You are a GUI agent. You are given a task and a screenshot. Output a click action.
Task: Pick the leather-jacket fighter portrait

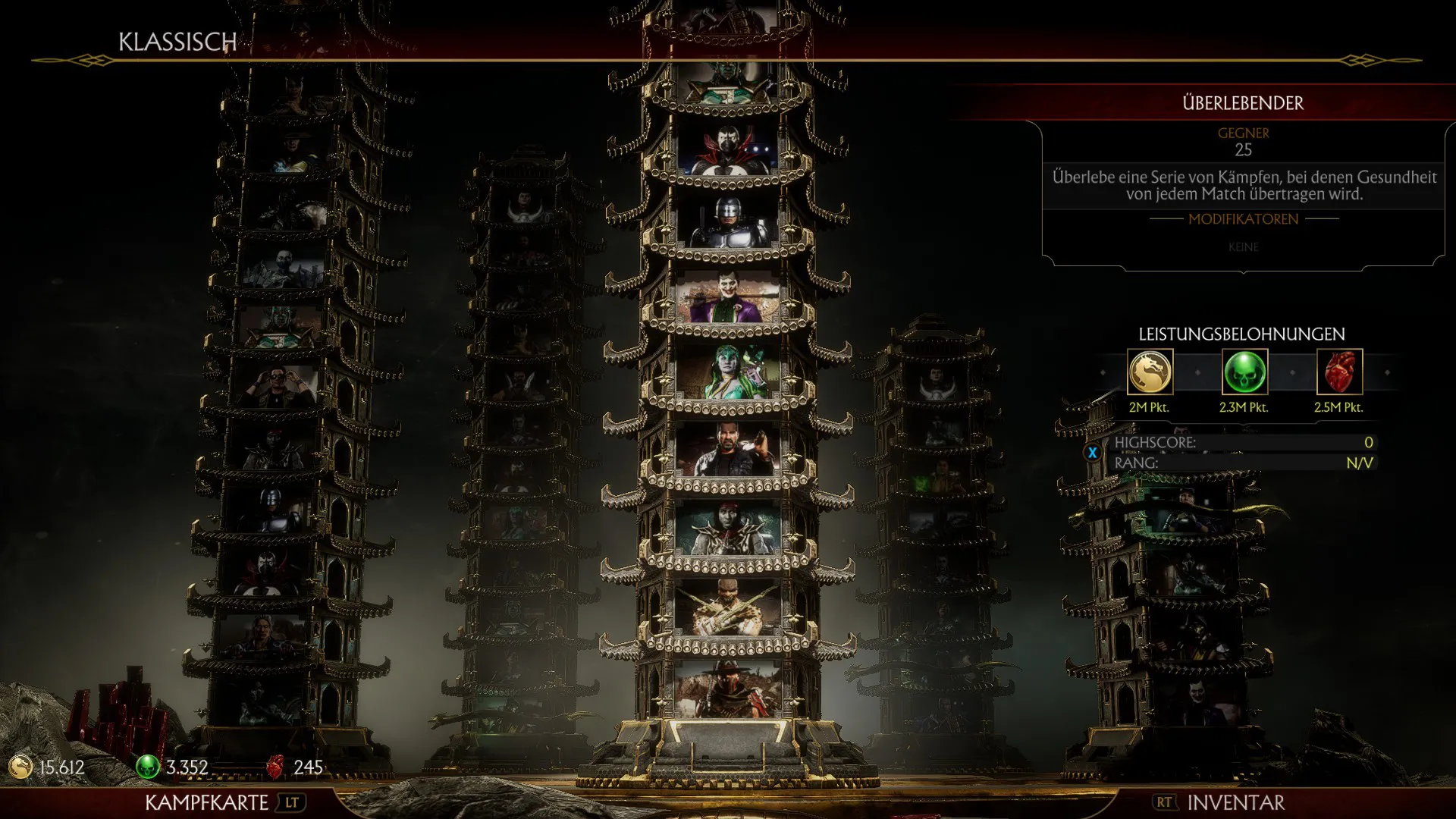pyautogui.click(x=728, y=450)
